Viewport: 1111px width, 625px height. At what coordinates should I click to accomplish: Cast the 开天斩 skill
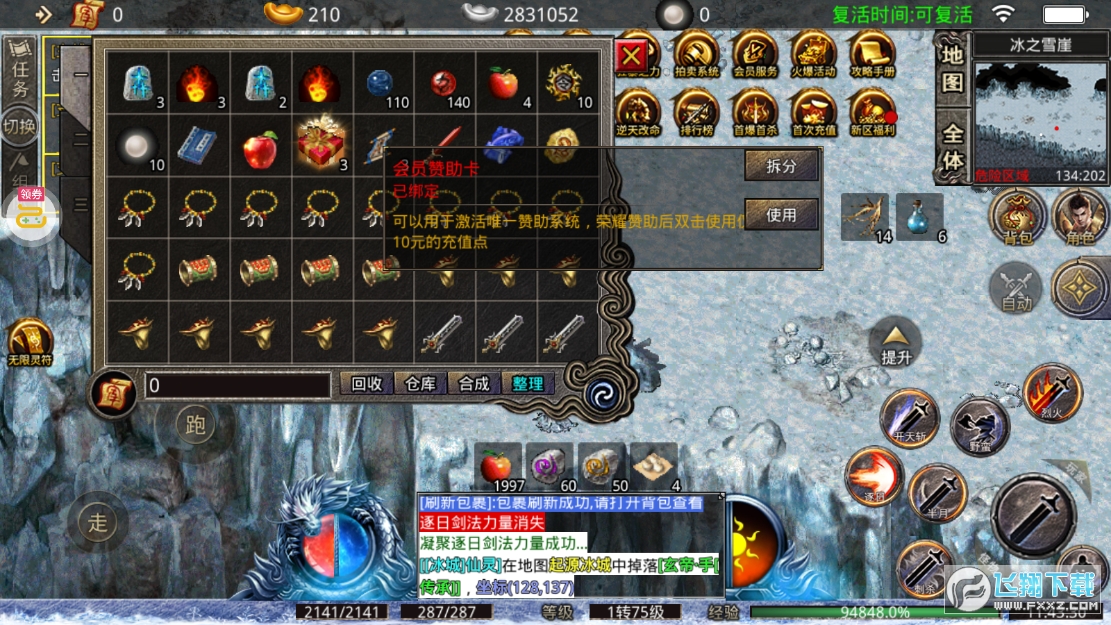(910, 417)
